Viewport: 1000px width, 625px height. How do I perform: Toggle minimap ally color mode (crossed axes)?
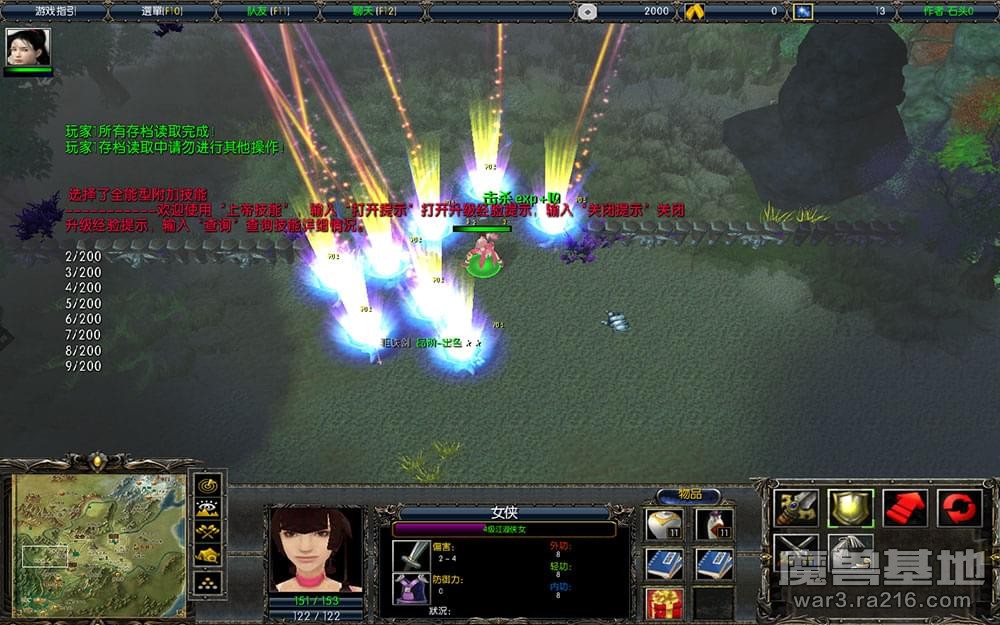pos(208,532)
